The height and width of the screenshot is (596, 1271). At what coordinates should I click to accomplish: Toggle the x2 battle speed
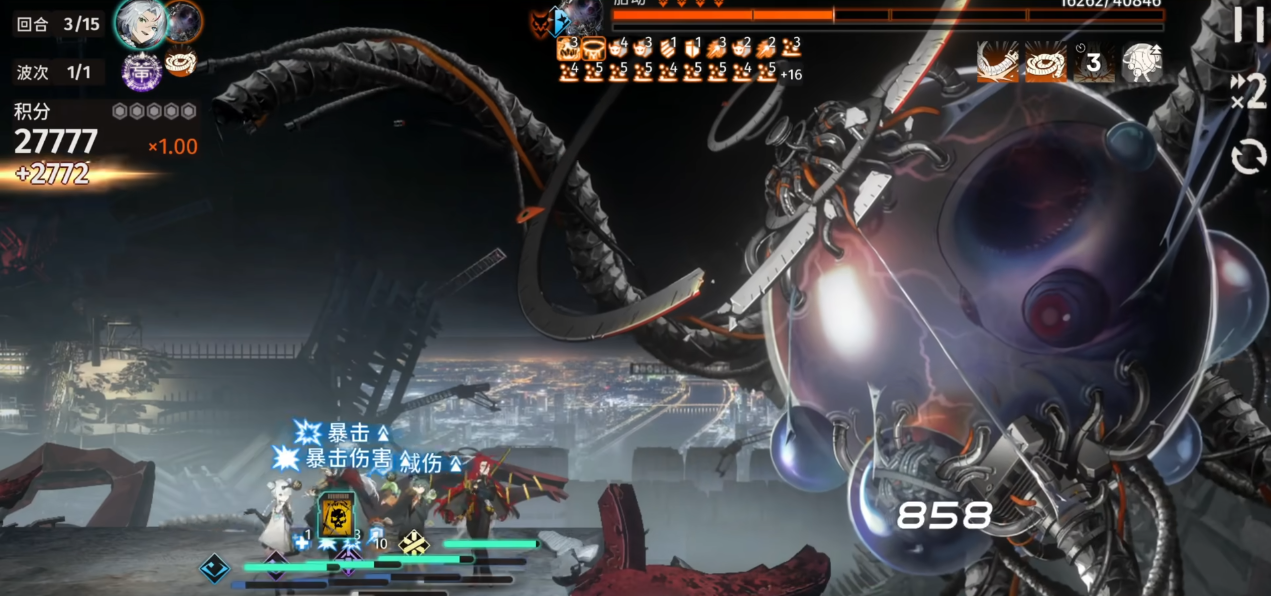tap(1249, 93)
